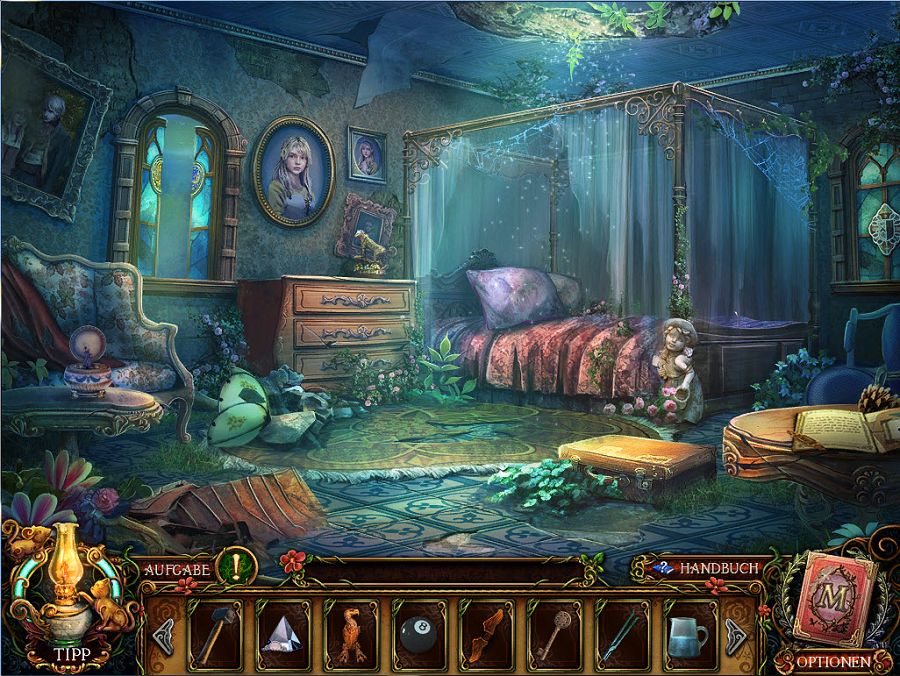The width and height of the screenshot is (900, 676).
Task: Open the Aufgabe task exclamation button
Action: (x=240, y=567)
